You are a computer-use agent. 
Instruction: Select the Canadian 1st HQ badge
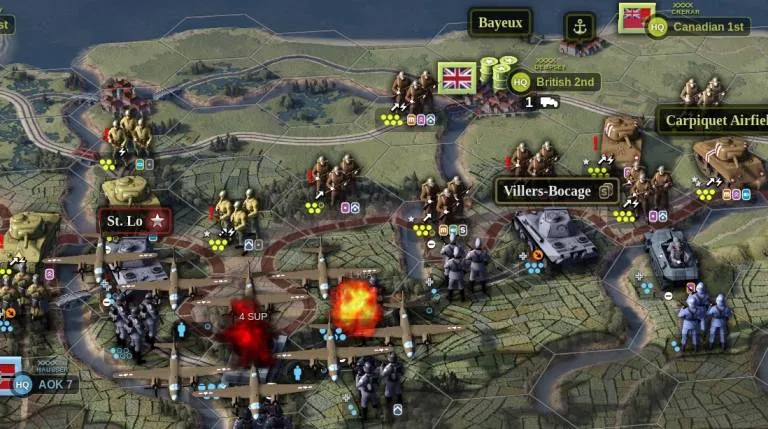point(658,27)
